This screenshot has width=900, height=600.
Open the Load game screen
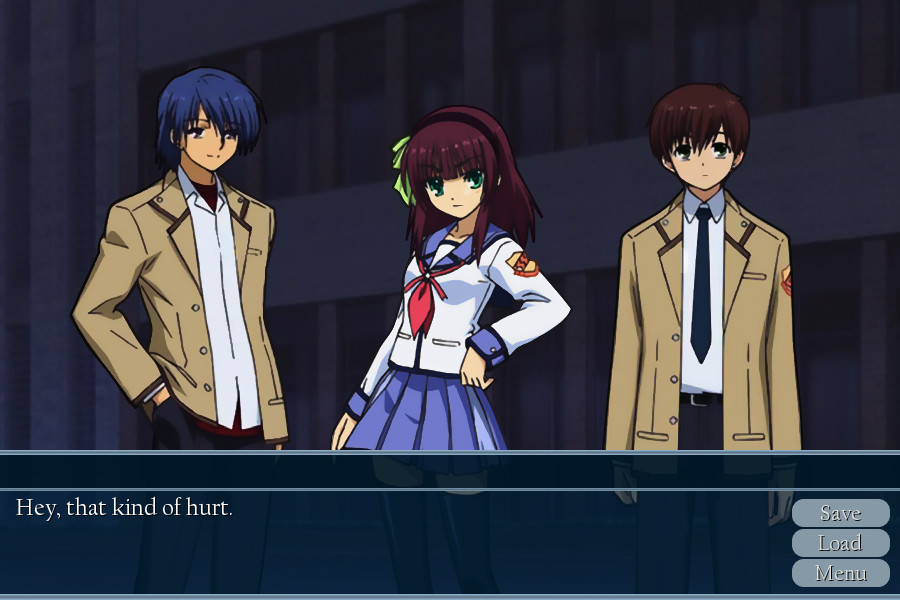[840, 543]
